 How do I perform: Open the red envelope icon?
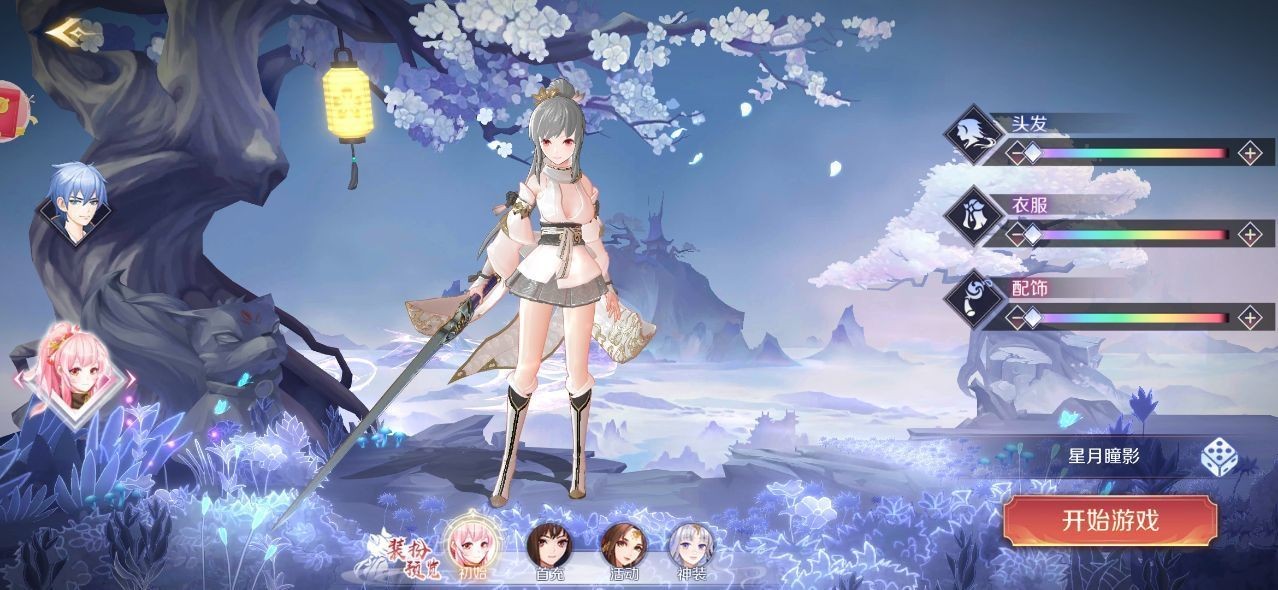coord(10,105)
